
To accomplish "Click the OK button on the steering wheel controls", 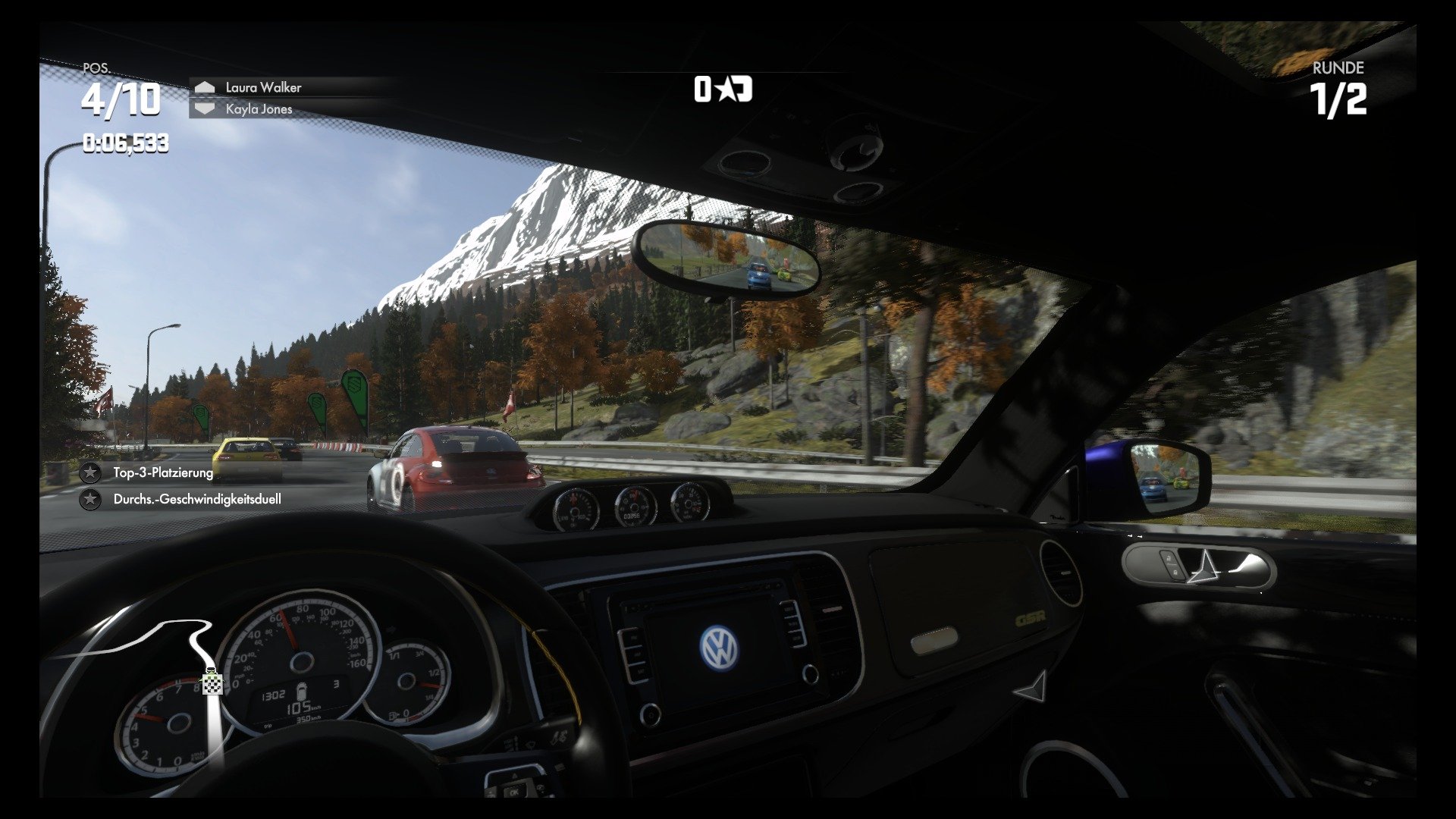I will (515, 792).
